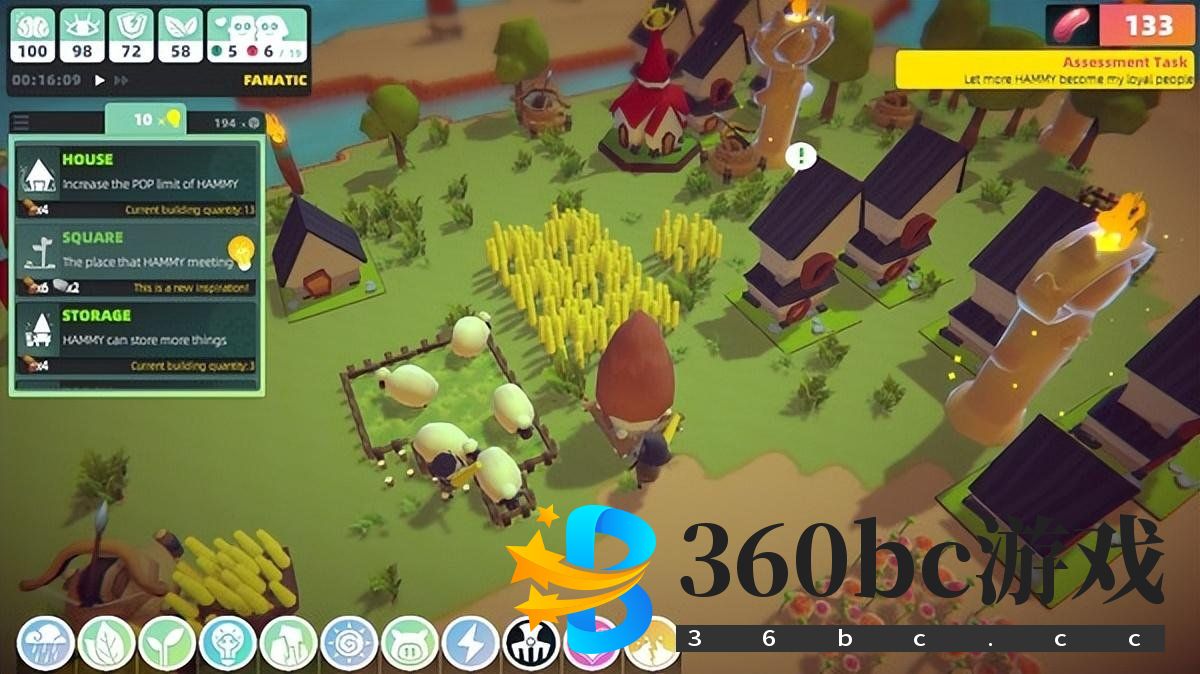Open the hamburger menu above the build list
The width and height of the screenshot is (1200, 674).
point(21,123)
